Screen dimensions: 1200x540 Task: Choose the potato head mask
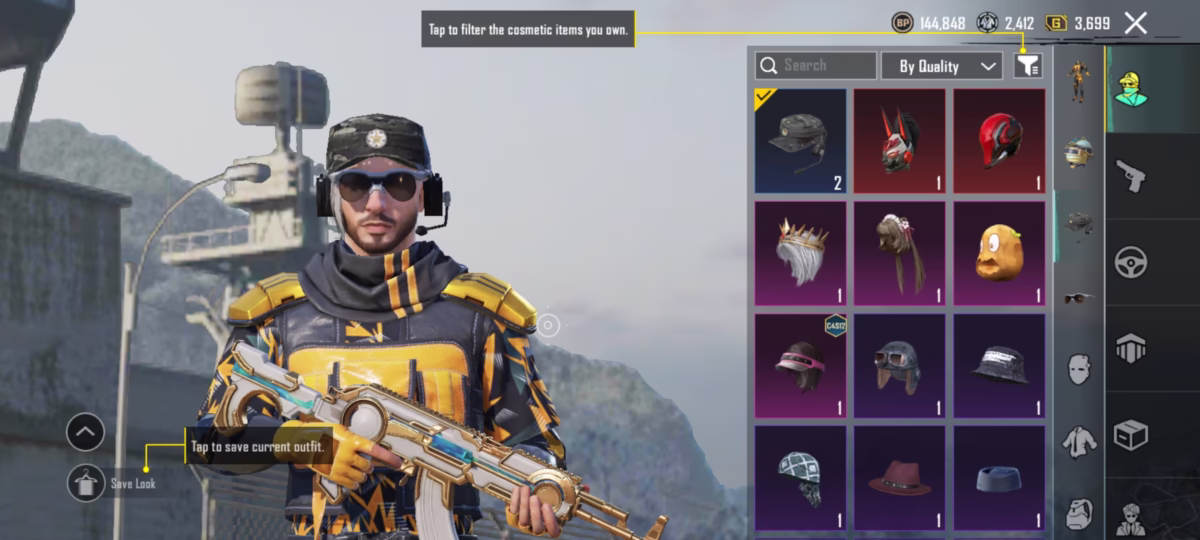(998, 253)
